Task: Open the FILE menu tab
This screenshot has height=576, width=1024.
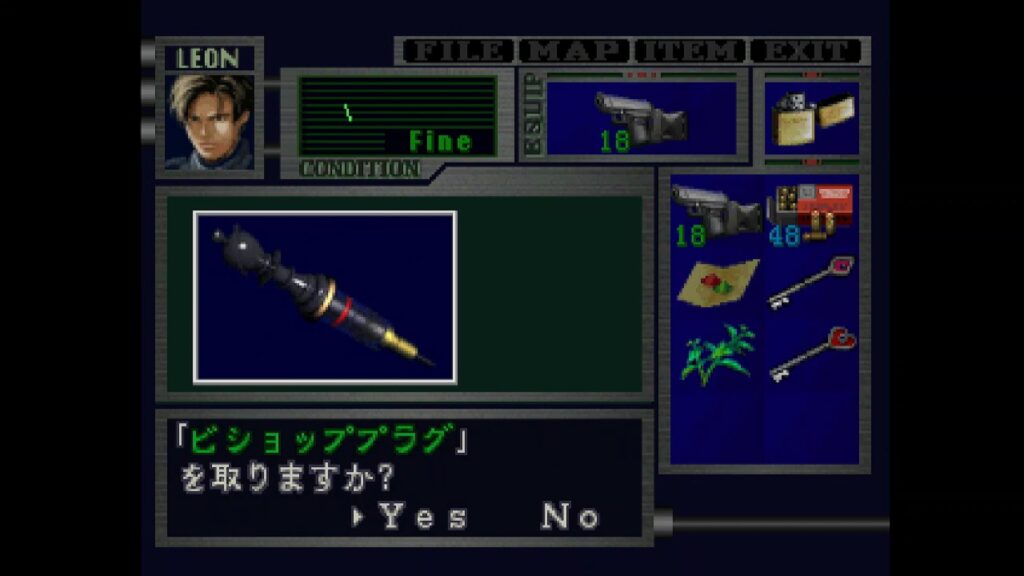Action: pos(458,51)
